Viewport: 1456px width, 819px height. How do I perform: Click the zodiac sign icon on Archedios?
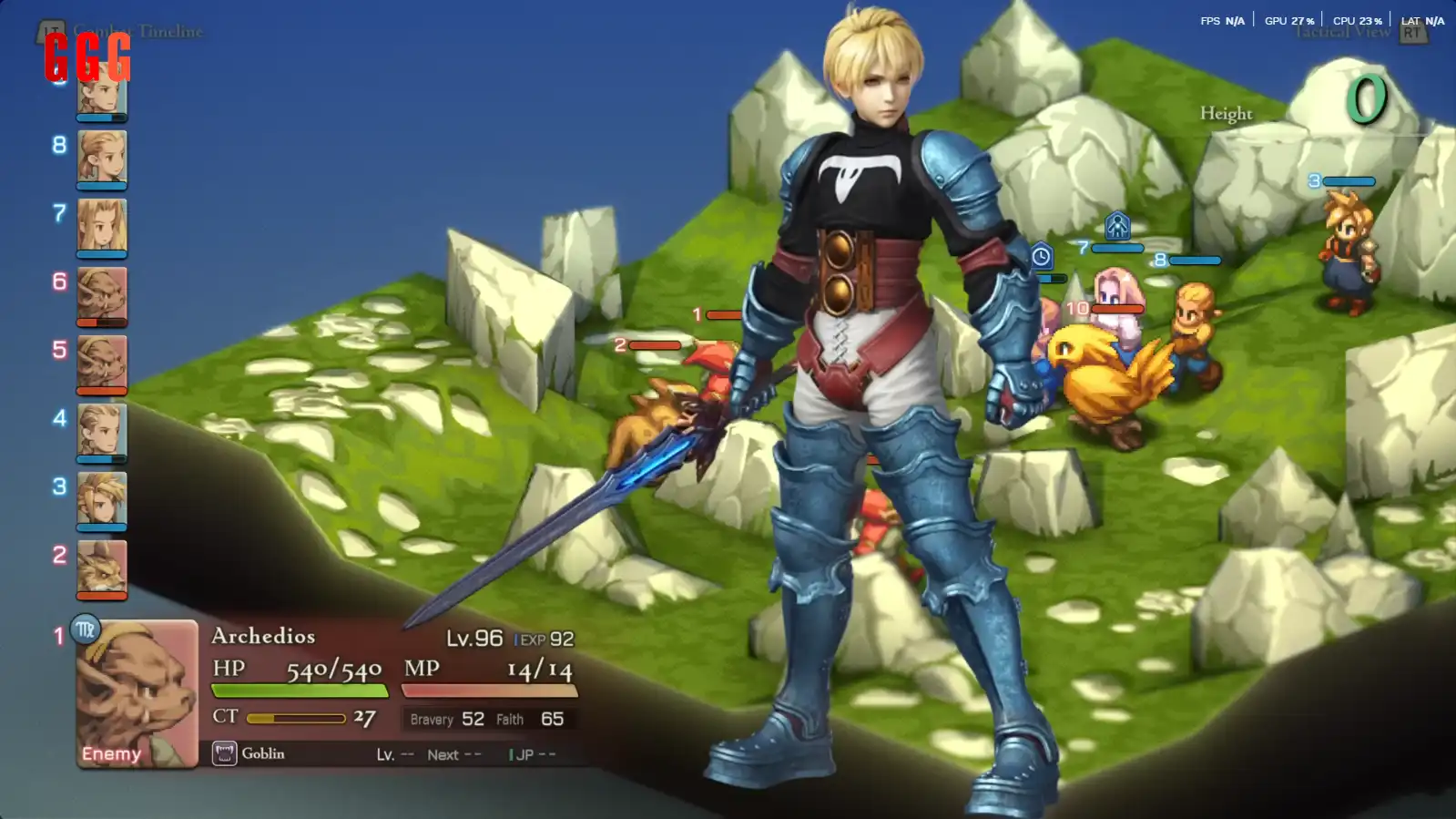[x=86, y=629]
